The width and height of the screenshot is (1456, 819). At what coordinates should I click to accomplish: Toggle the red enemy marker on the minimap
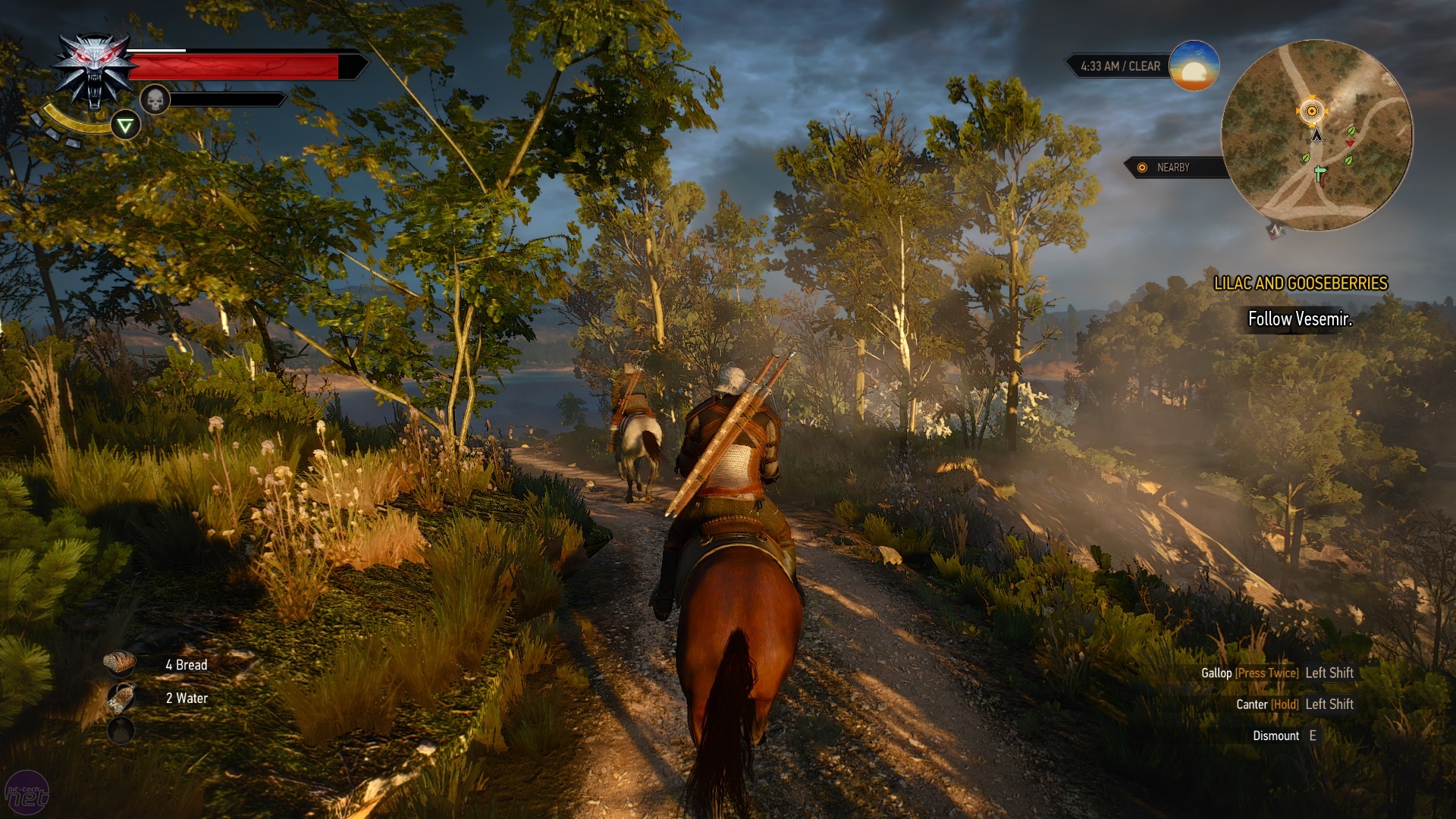point(1350,143)
